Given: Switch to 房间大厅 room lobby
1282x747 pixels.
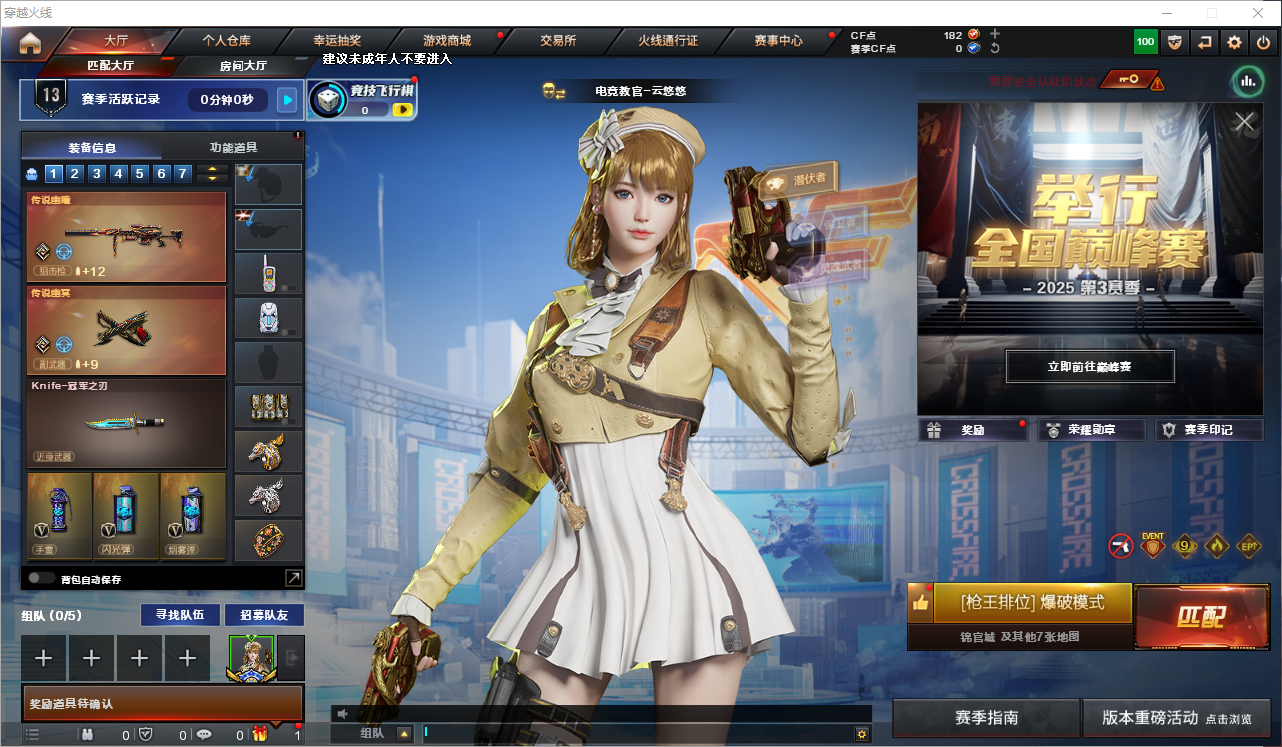Looking at the screenshot, I should click(x=243, y=66).
